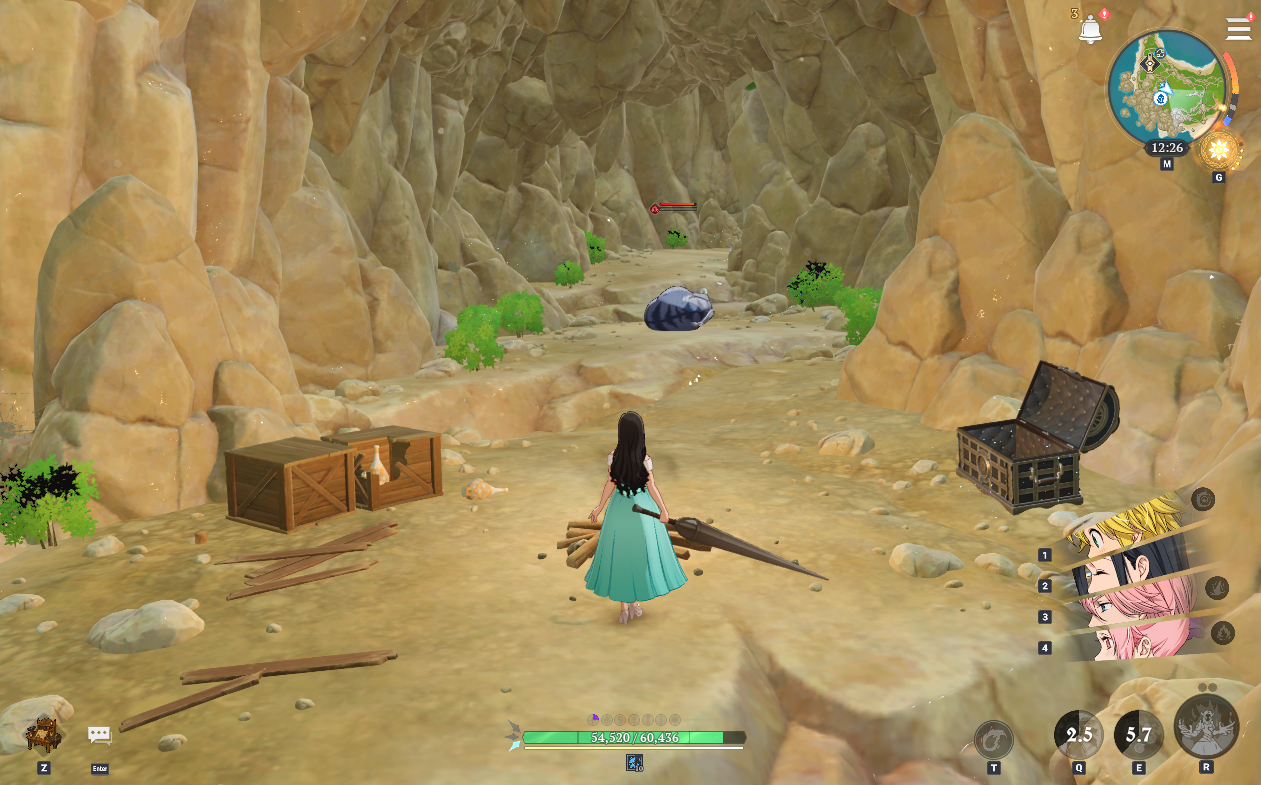Open the bell notifications icon

point(1090,30)
